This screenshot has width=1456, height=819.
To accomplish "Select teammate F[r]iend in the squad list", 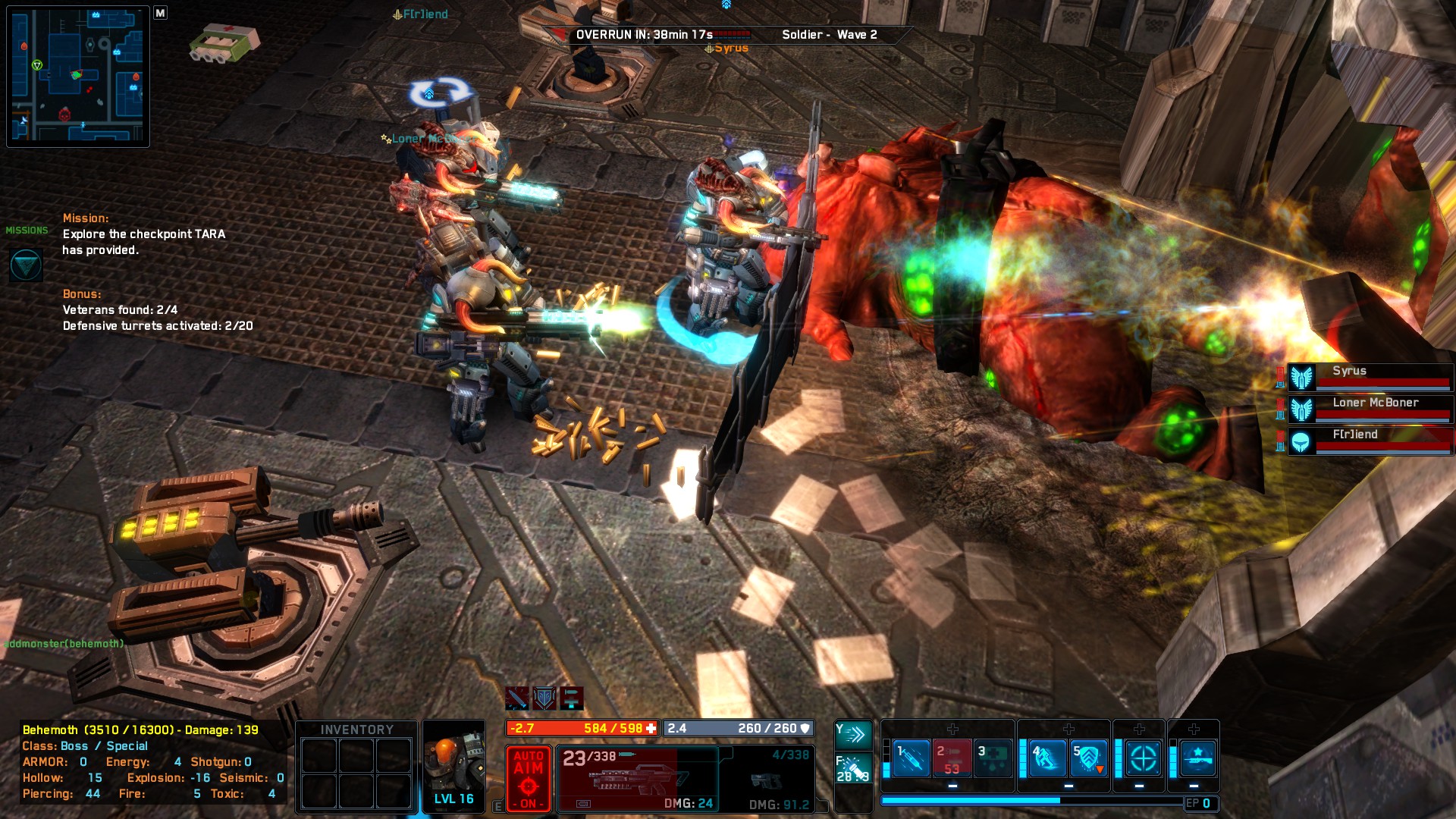I will 1370,441.
